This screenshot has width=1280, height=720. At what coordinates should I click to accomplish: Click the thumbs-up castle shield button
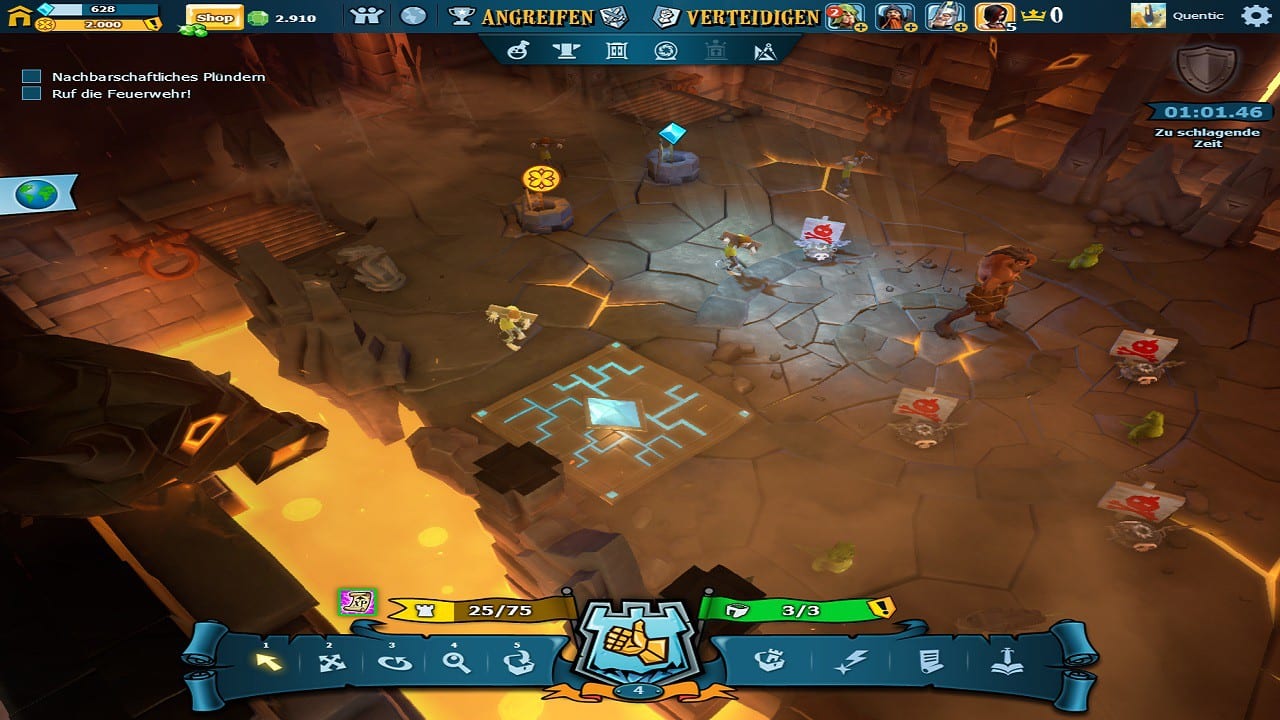tap(638, 643)
